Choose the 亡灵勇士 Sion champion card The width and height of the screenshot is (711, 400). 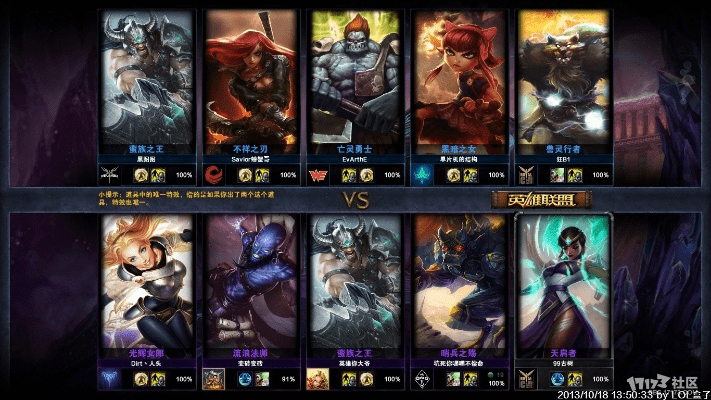pyautogui.click(x=354, y=75)
